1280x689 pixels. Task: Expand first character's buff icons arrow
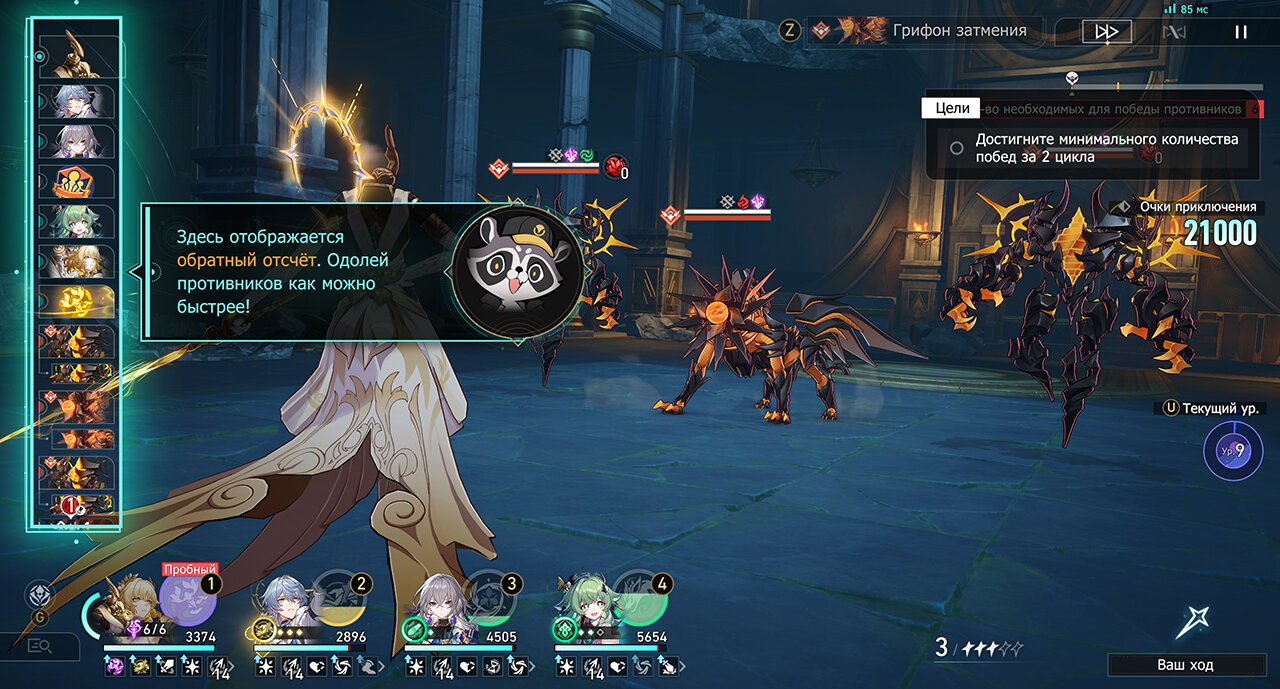coord(232,665)
